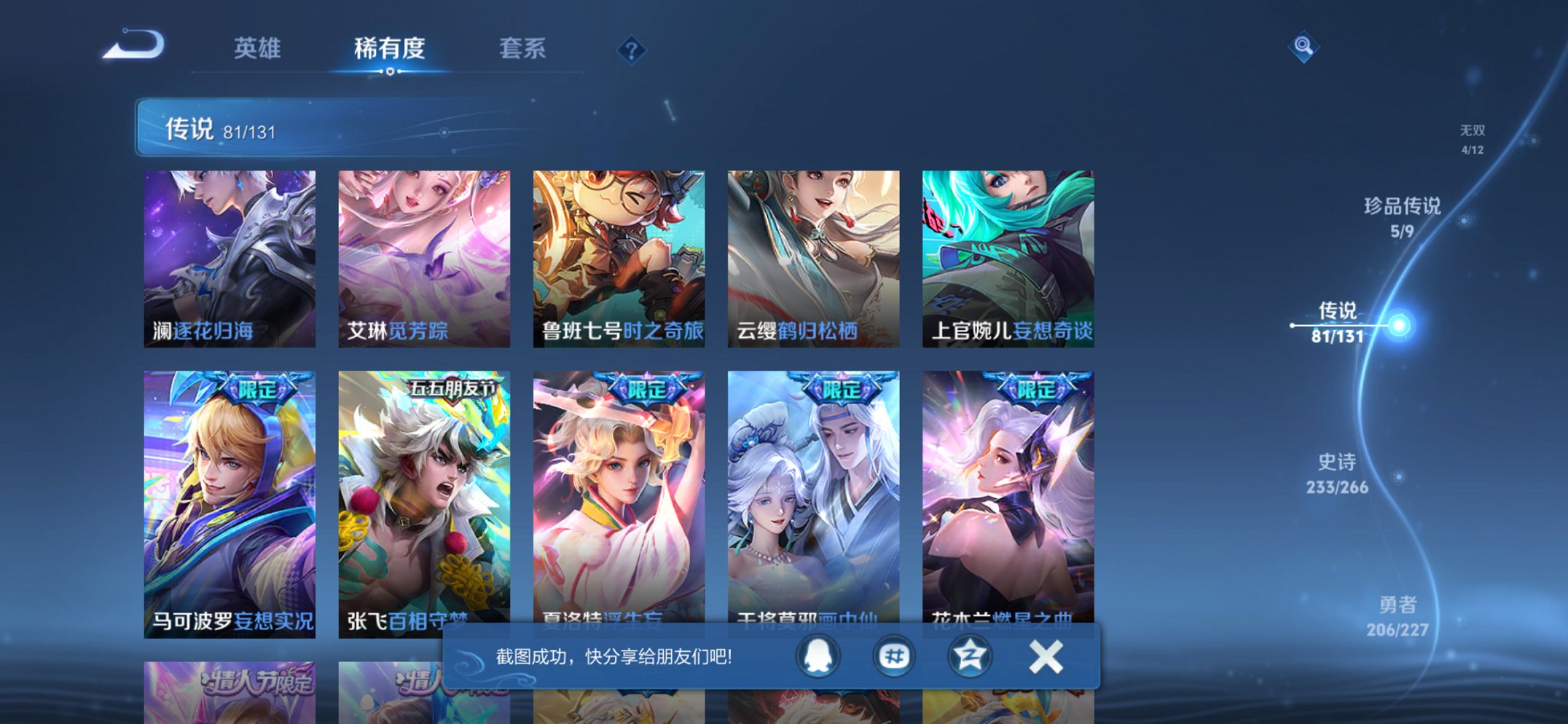The width and height of the screenshot is (1568, 724).
Task: Share the screenshot via QQ penguin icon
Action: pos(818,655)
